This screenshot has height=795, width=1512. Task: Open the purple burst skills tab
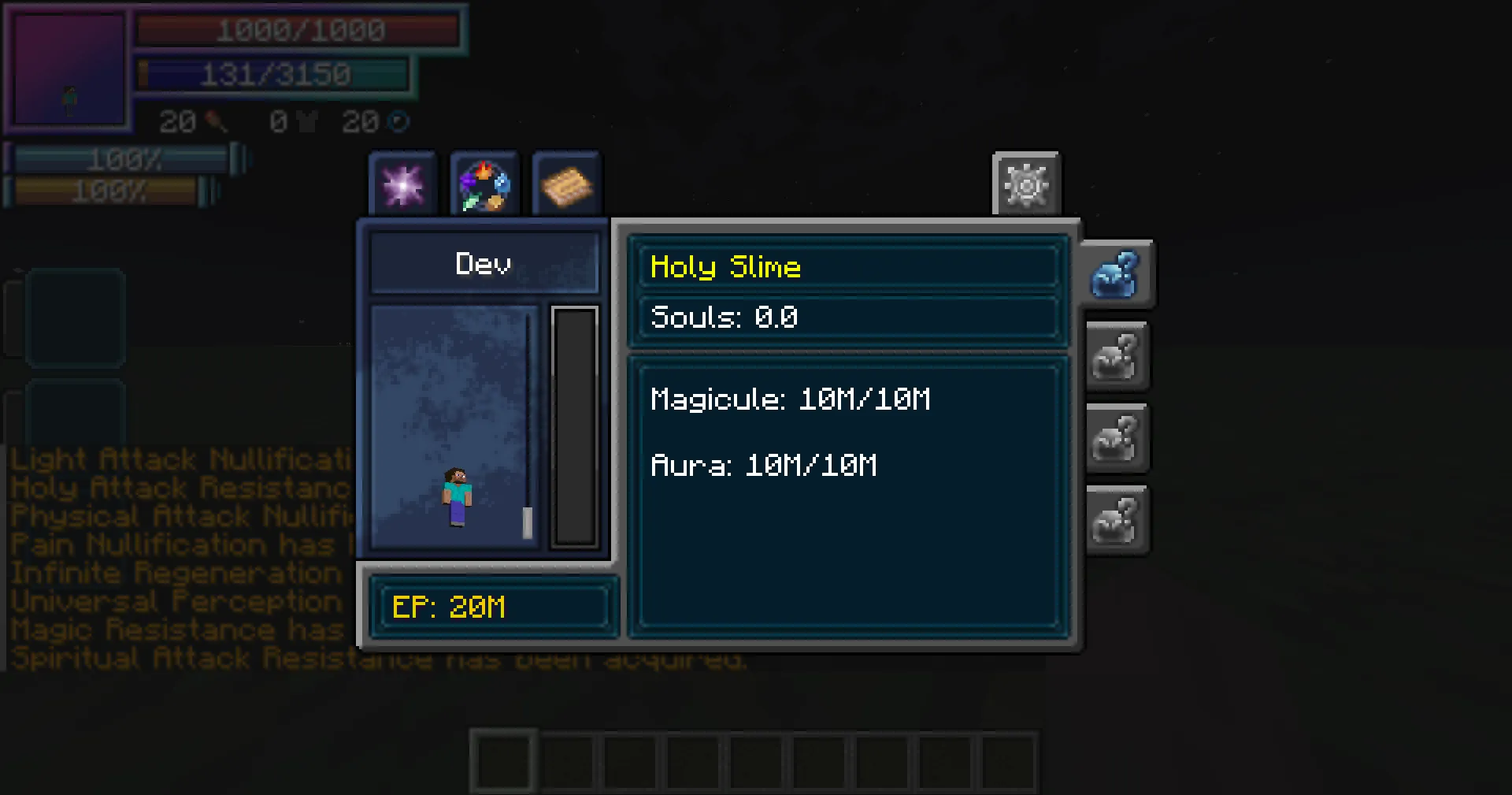tap(402, 184)
